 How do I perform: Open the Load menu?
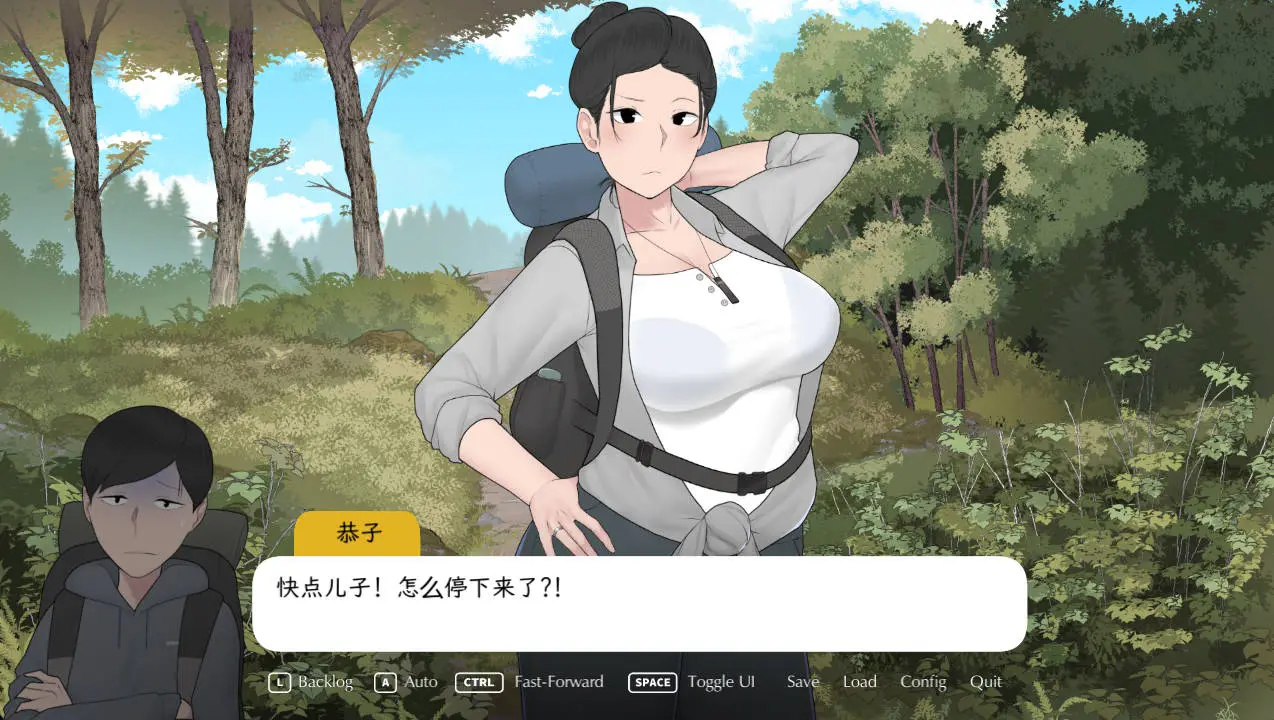click(859, 682)
